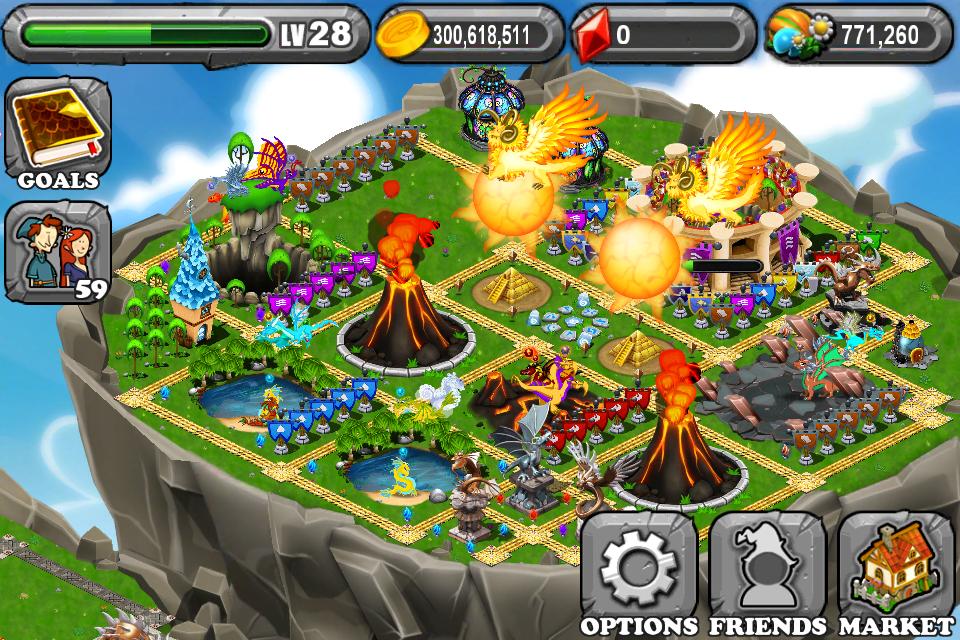The image size is (960, 640).
Task: Tap the gold coin counter
Action: (x=466, y=36)
